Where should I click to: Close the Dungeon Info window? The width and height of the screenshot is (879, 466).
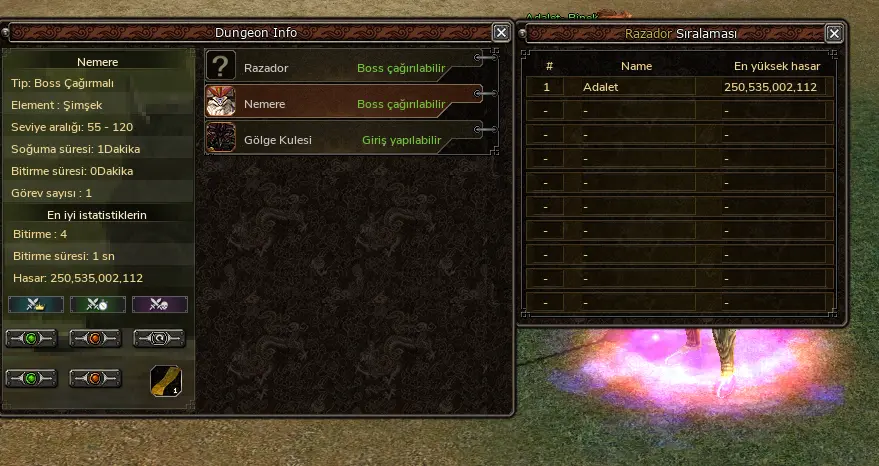click(x=501, y=33)
